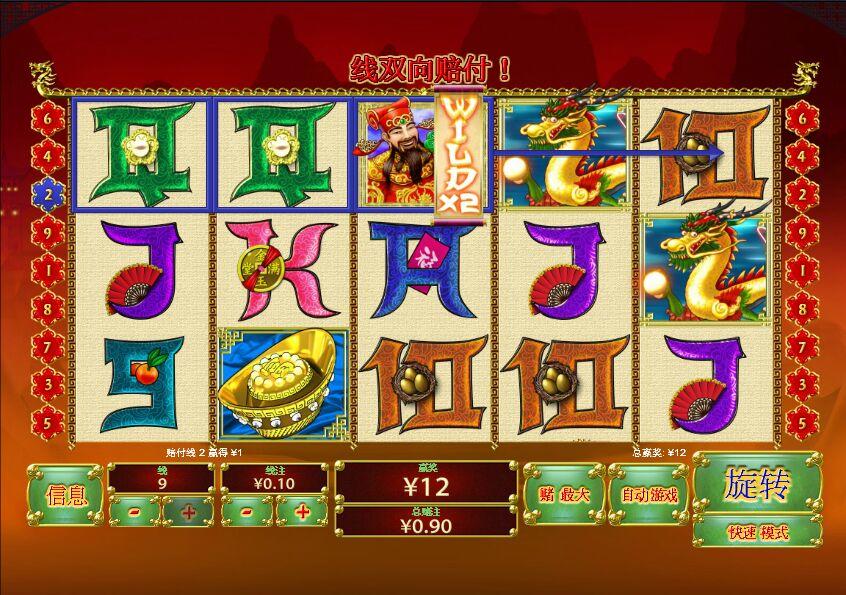846x595 pixels.
Task: Spin the reels with 旋转
Action: point(757,484)
